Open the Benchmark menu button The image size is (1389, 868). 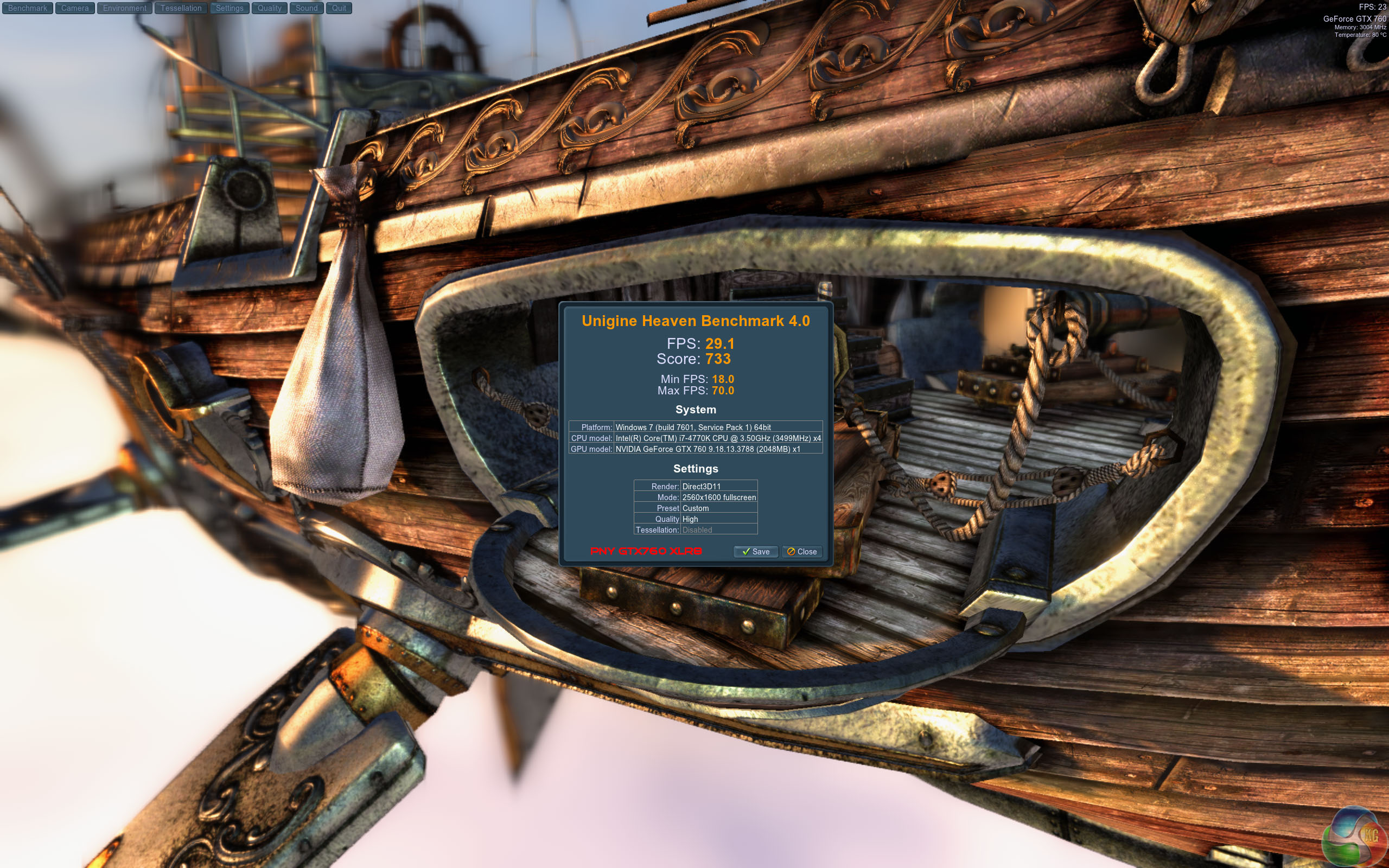(x=28, y=8)
